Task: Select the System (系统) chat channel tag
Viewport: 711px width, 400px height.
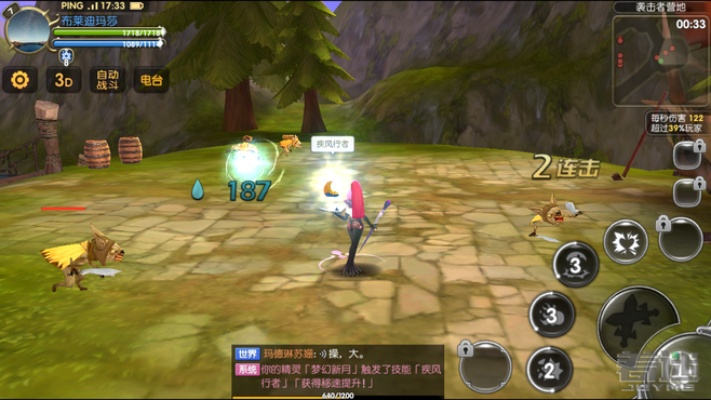Action: click(x=247, y=368)
